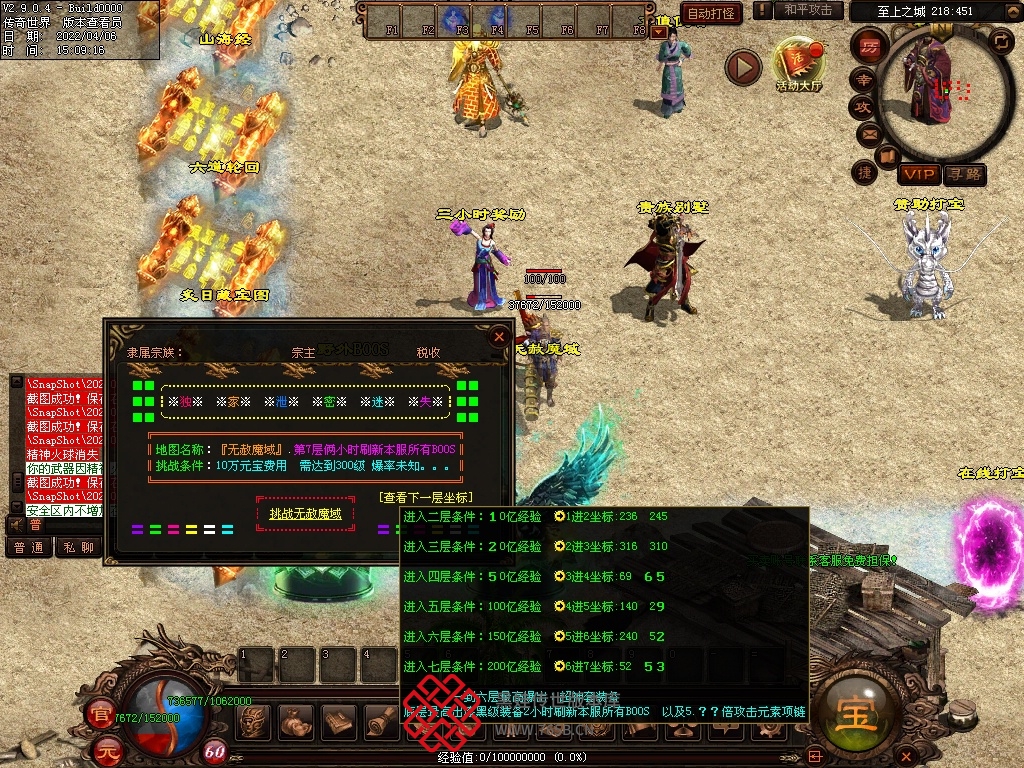The image size is (1024, 768).
Task: Activate the 寻路 pathfinding button
Action: [x=964, y=174]
